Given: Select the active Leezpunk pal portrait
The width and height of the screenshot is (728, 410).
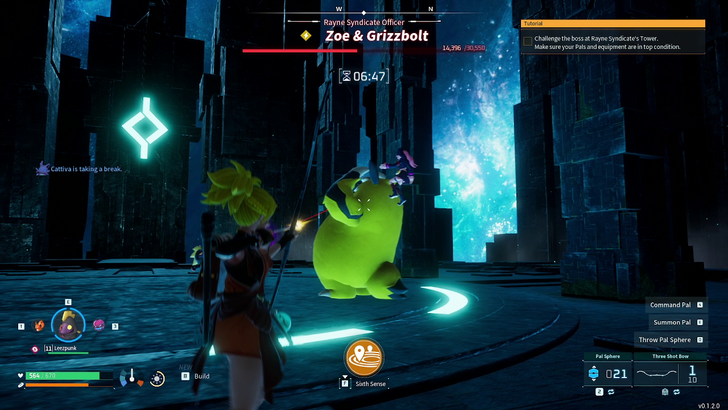Looking at the screenshot, I should tap(69, 324).
